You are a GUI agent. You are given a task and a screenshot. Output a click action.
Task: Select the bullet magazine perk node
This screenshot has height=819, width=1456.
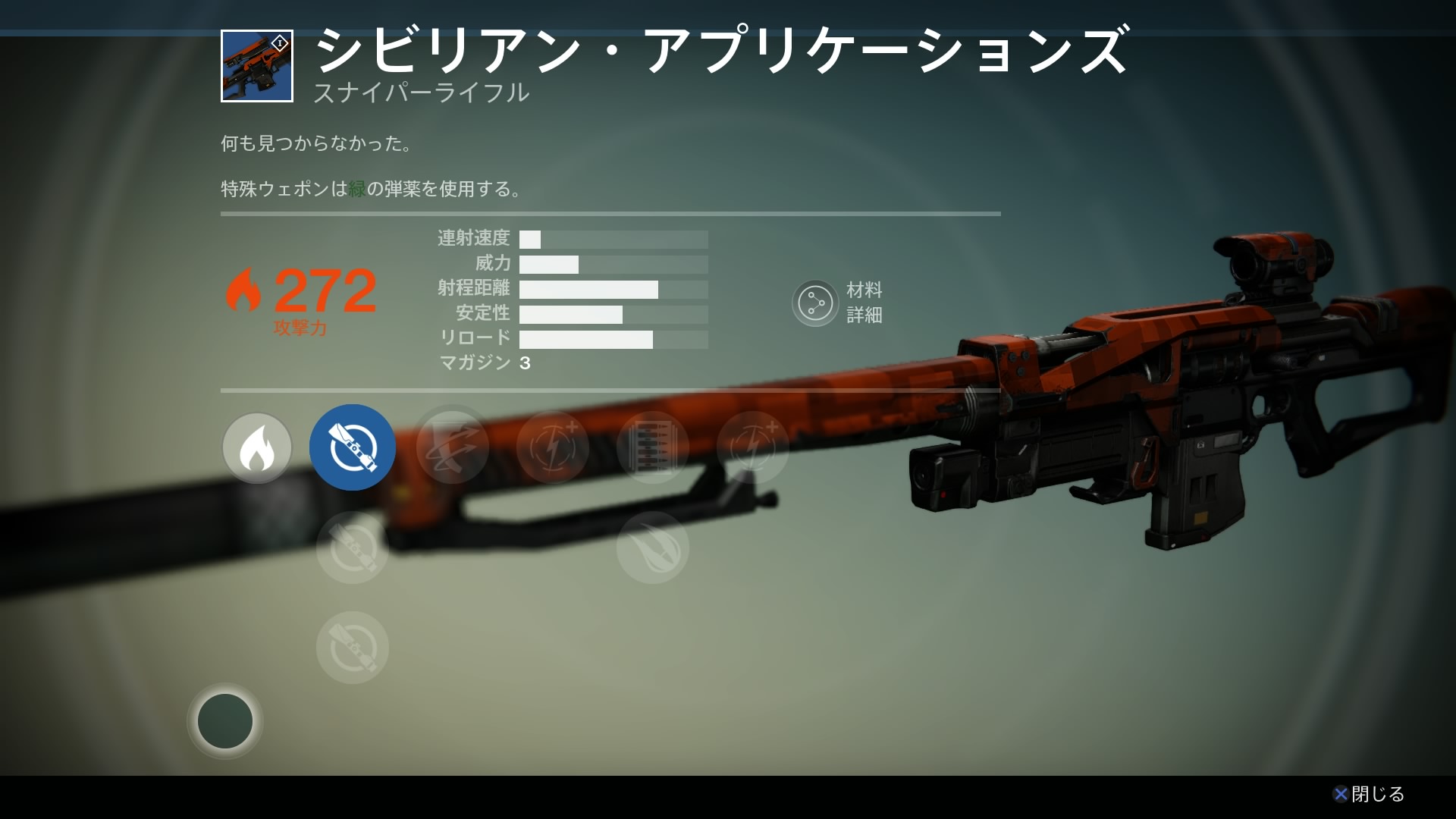[653, 447]
